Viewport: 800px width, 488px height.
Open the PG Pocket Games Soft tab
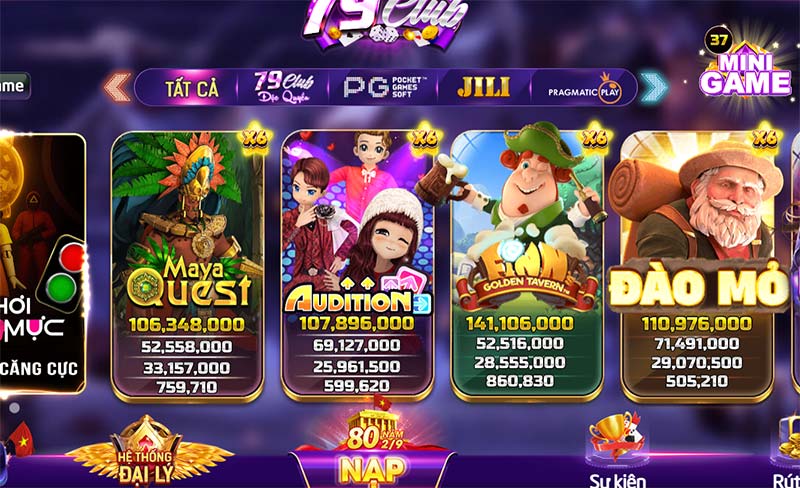tap(385, 87)
